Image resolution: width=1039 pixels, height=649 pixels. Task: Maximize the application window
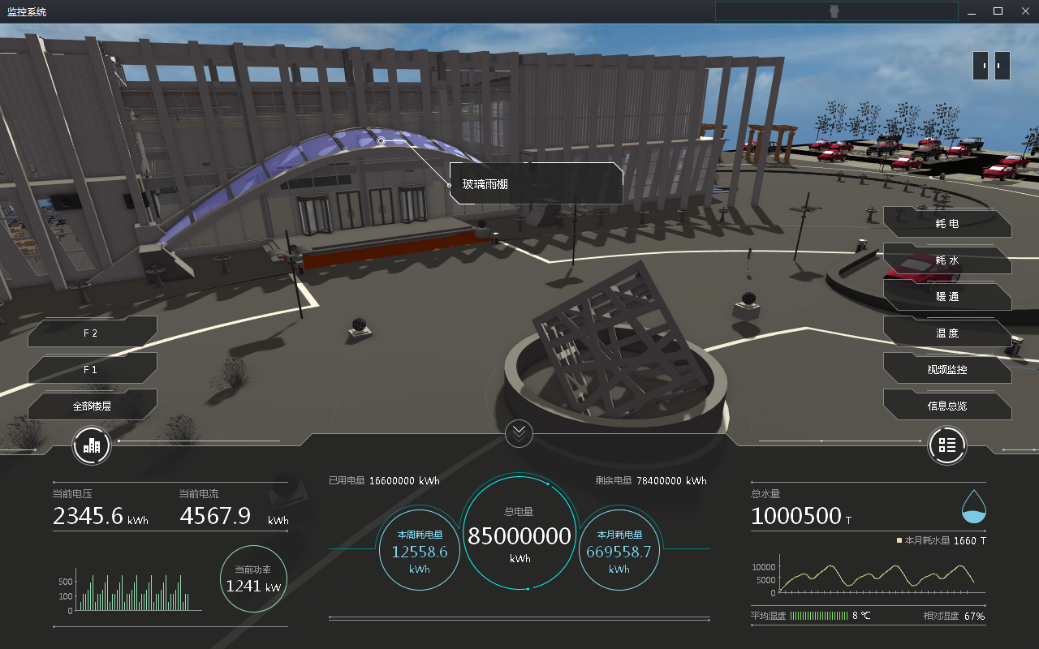tap(997, 11)
